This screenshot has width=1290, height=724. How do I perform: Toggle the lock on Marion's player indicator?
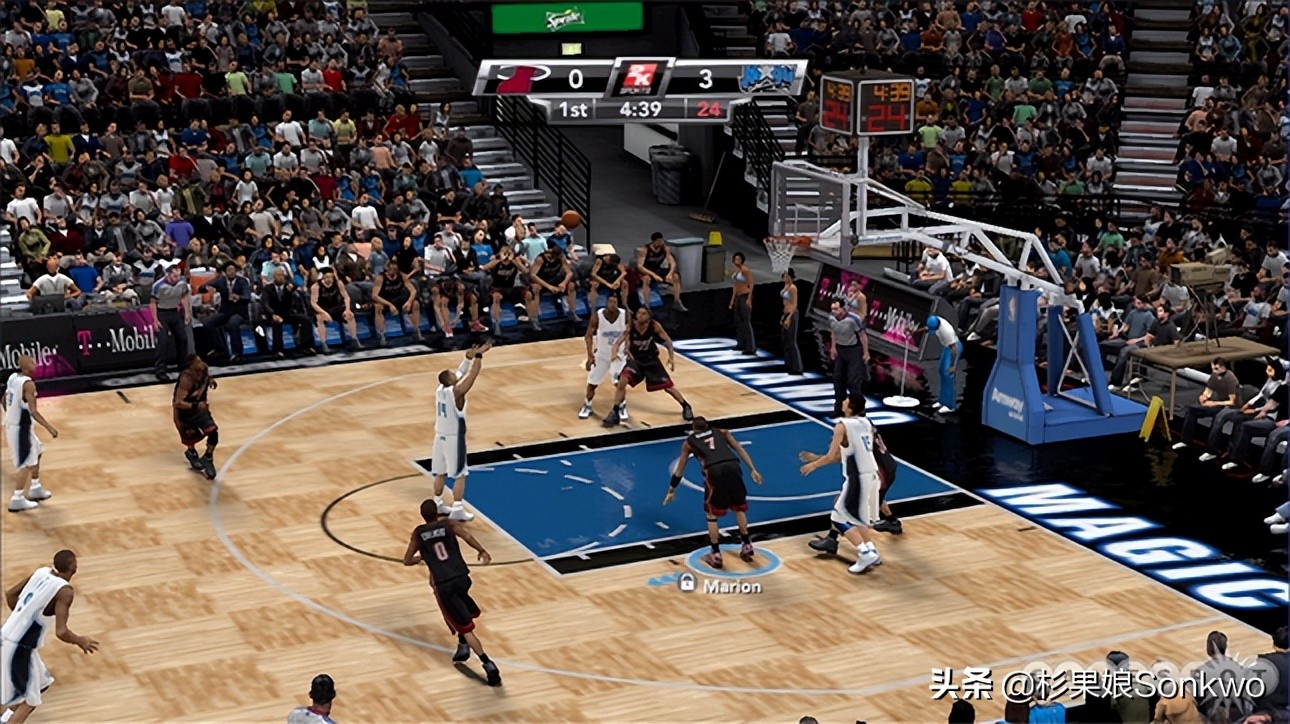click(x=687, y=581)
